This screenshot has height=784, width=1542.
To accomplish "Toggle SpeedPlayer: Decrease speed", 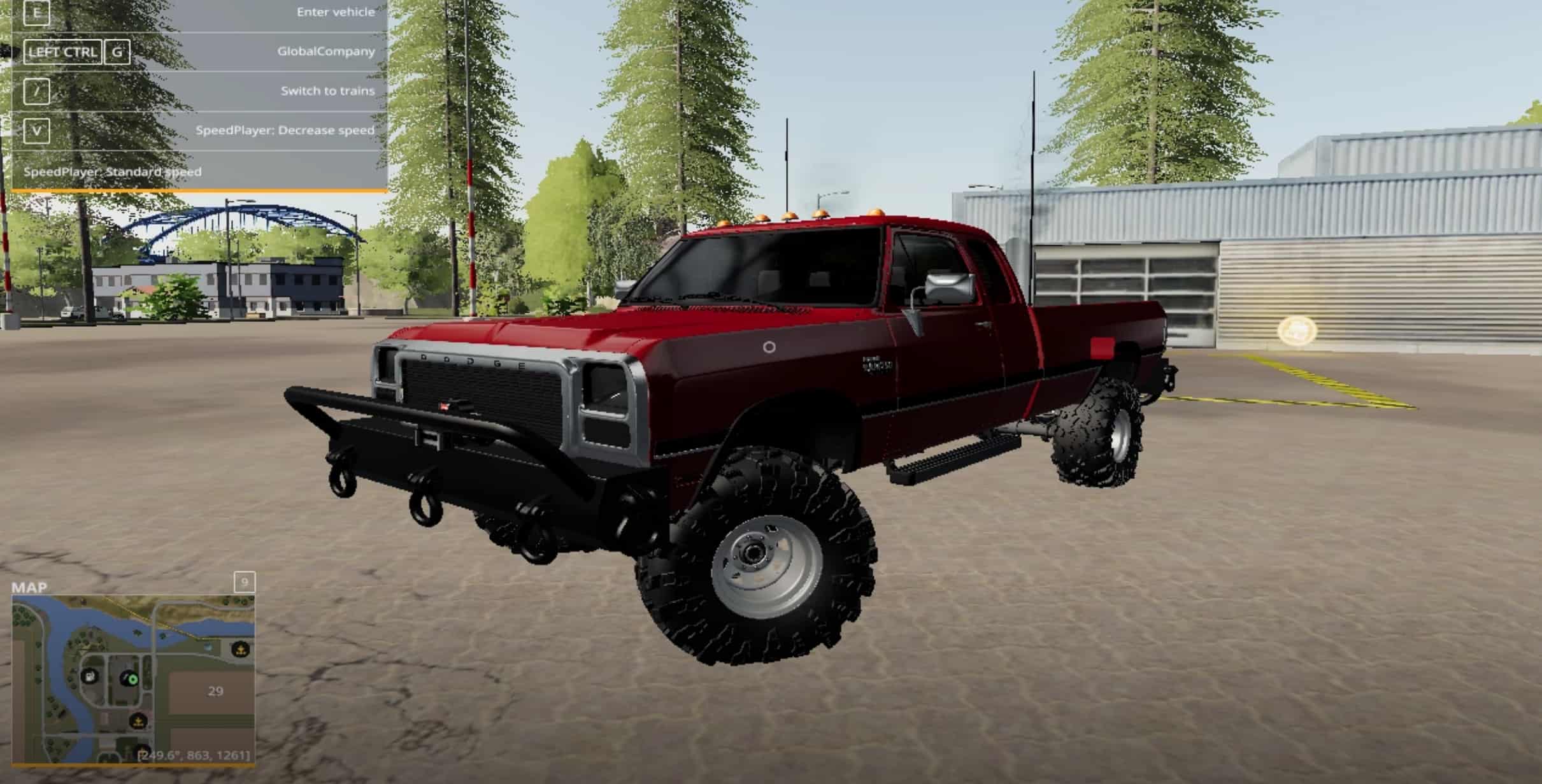I will [285, 130].
